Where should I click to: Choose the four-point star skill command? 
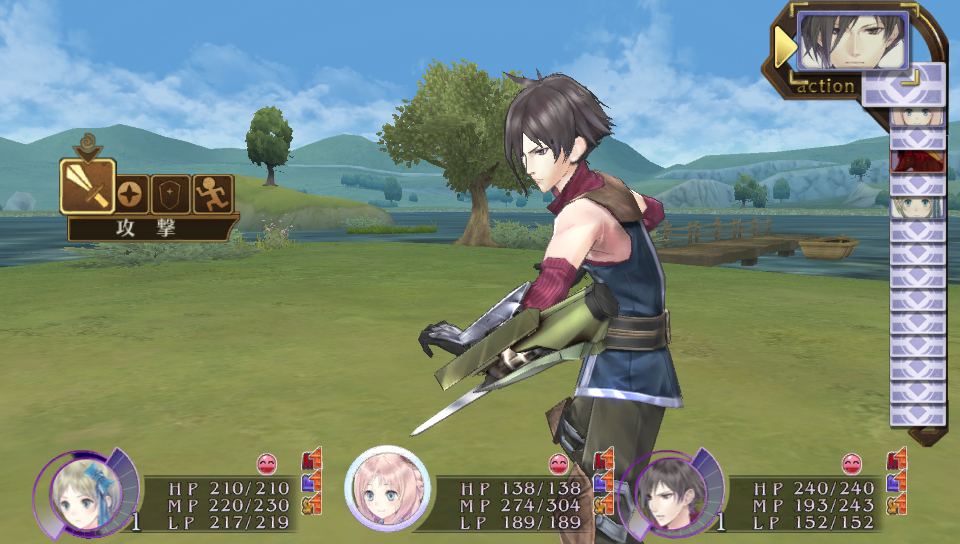point(130,194)
